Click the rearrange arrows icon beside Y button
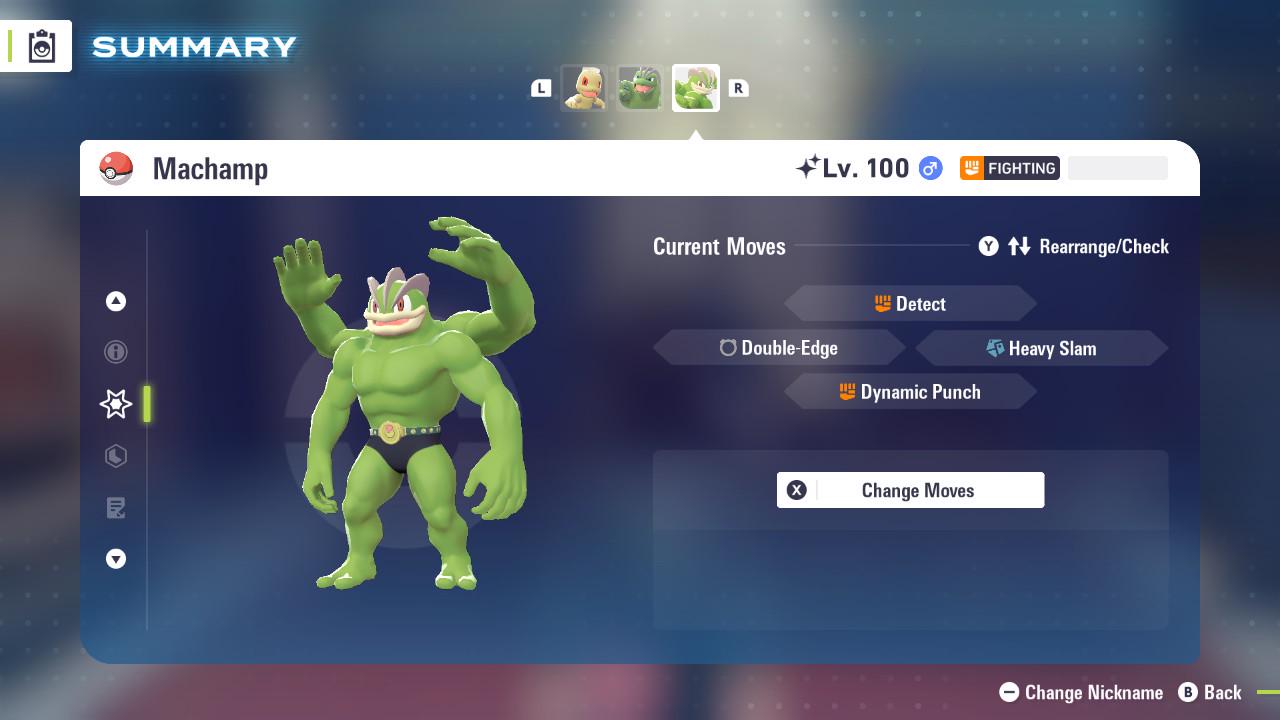The height and width of the screenshot is (720, 1280). [1019, 246]
